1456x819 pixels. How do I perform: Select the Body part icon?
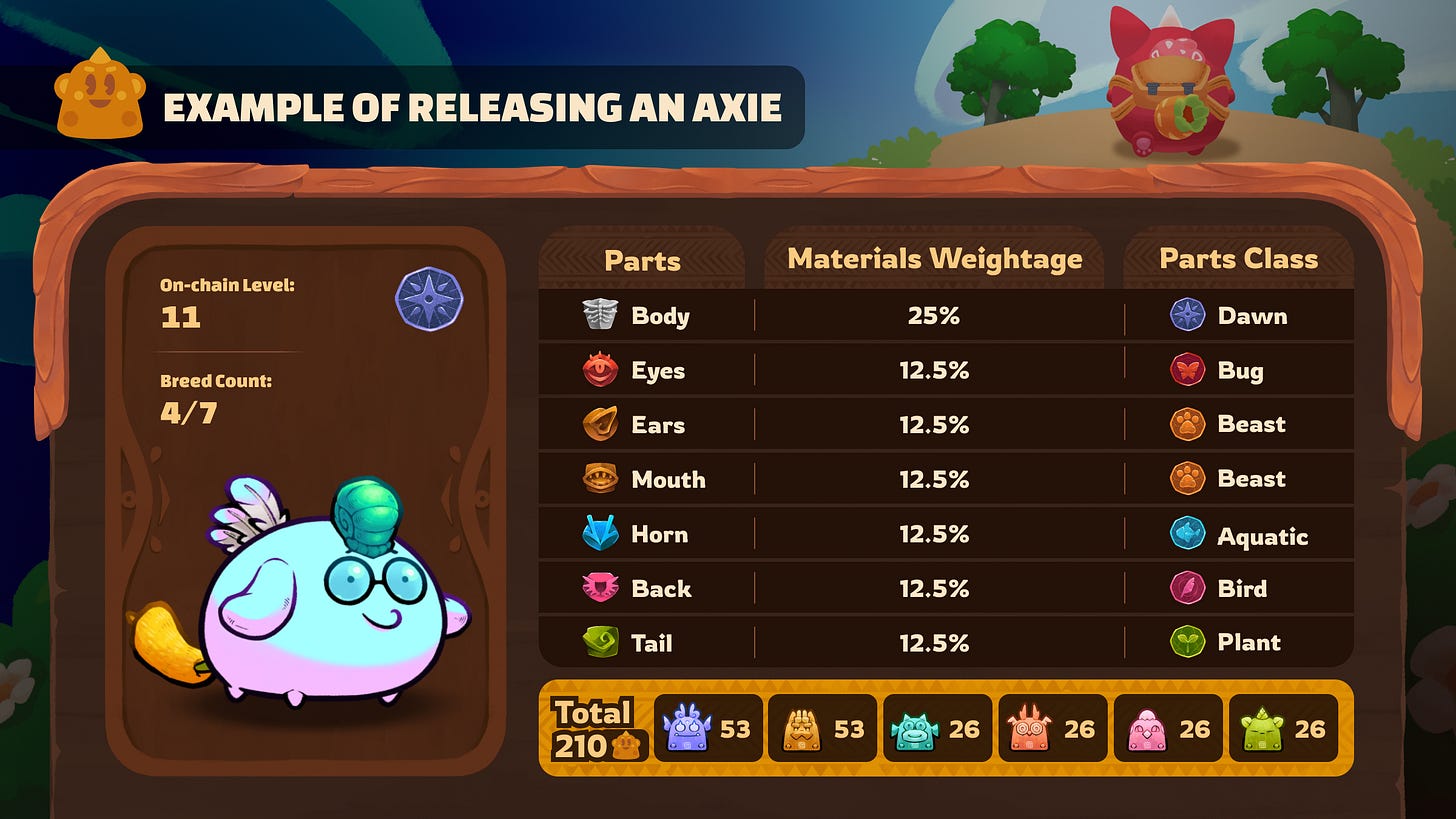(600, 315)
